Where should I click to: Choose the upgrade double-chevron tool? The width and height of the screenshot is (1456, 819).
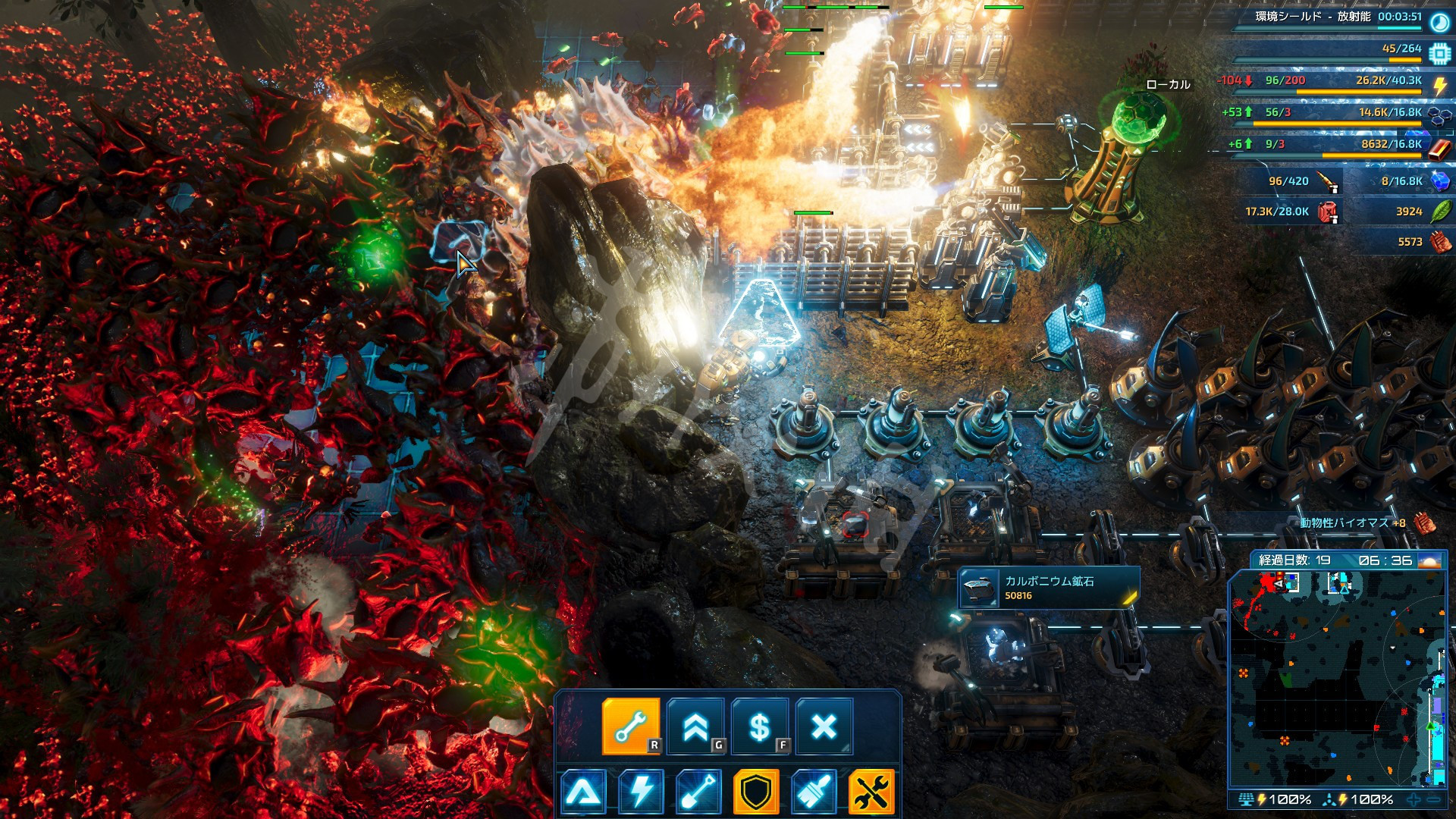click(695, 726)
